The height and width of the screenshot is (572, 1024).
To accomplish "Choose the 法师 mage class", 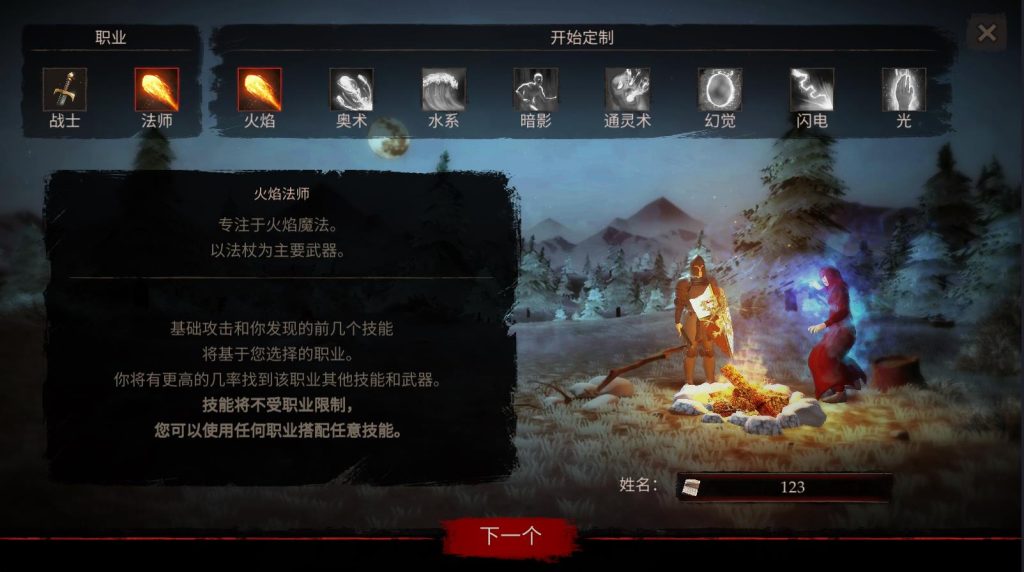I will click(x=157, y=90).
